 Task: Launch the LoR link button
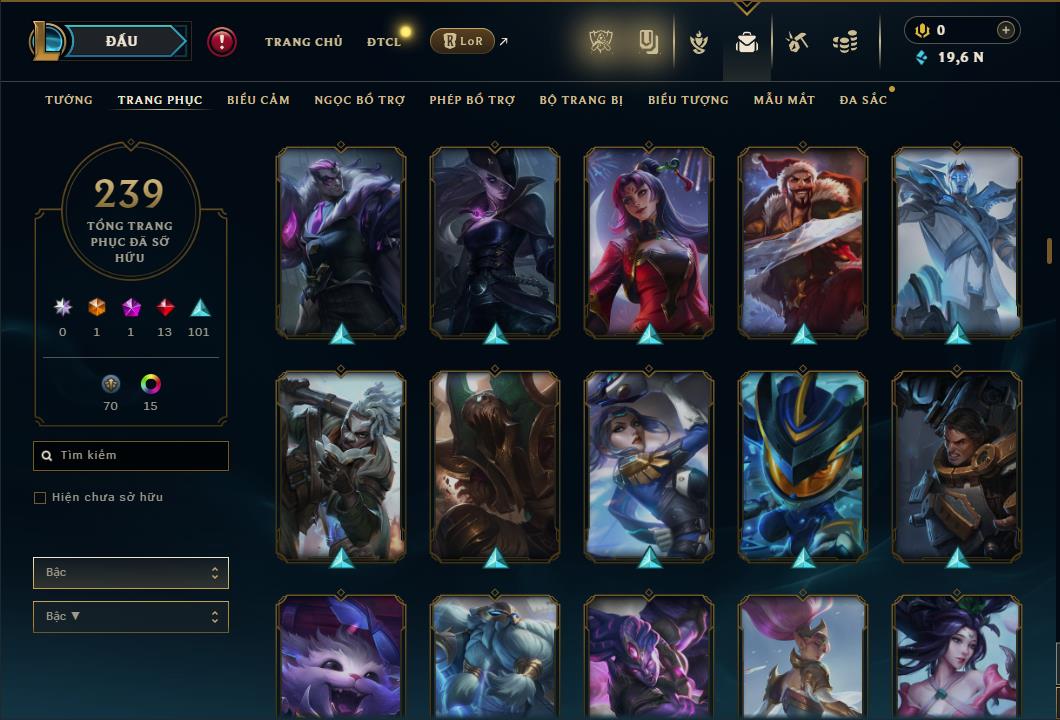462,41
